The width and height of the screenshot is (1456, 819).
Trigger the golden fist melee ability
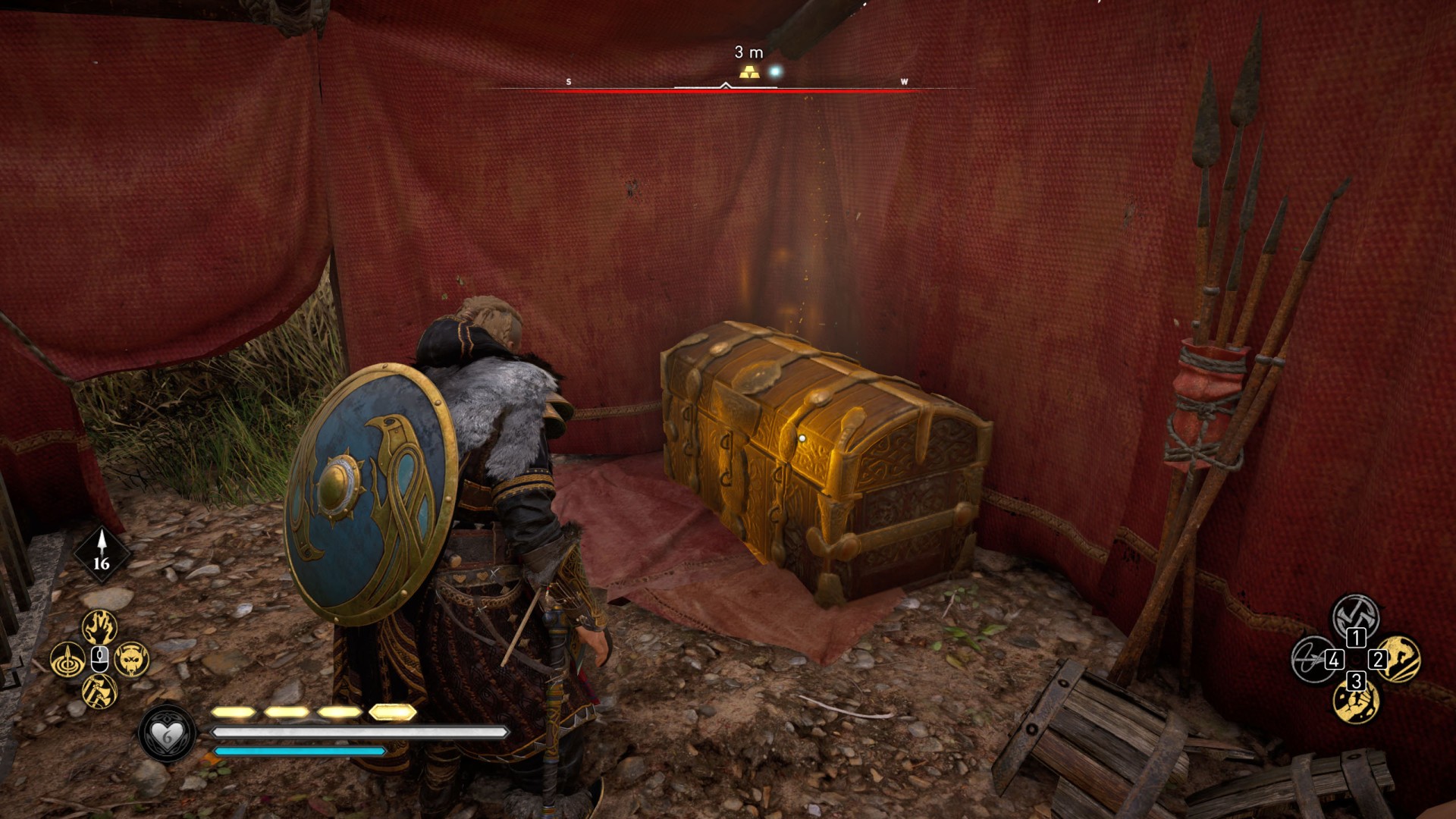click(1355, 701)
